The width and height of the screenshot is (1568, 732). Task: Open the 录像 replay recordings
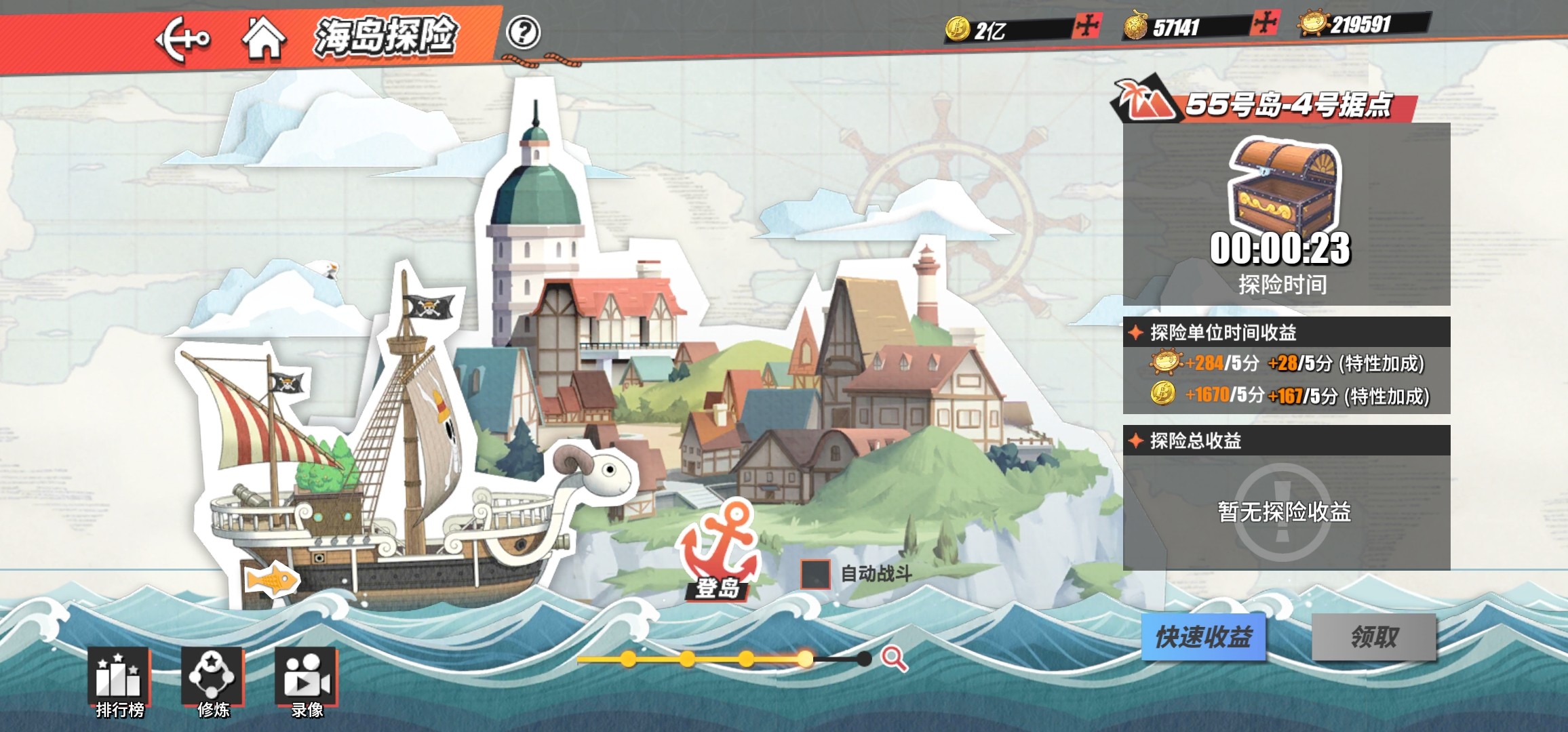click(x=307, y=681)
